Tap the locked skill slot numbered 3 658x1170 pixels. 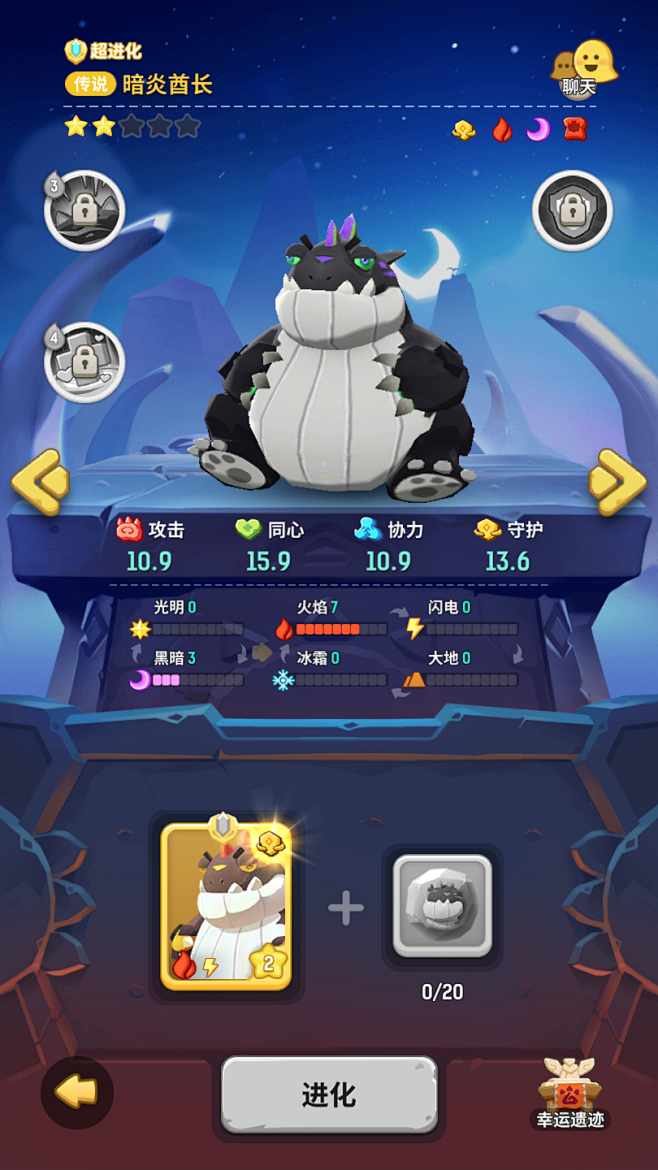85,210
